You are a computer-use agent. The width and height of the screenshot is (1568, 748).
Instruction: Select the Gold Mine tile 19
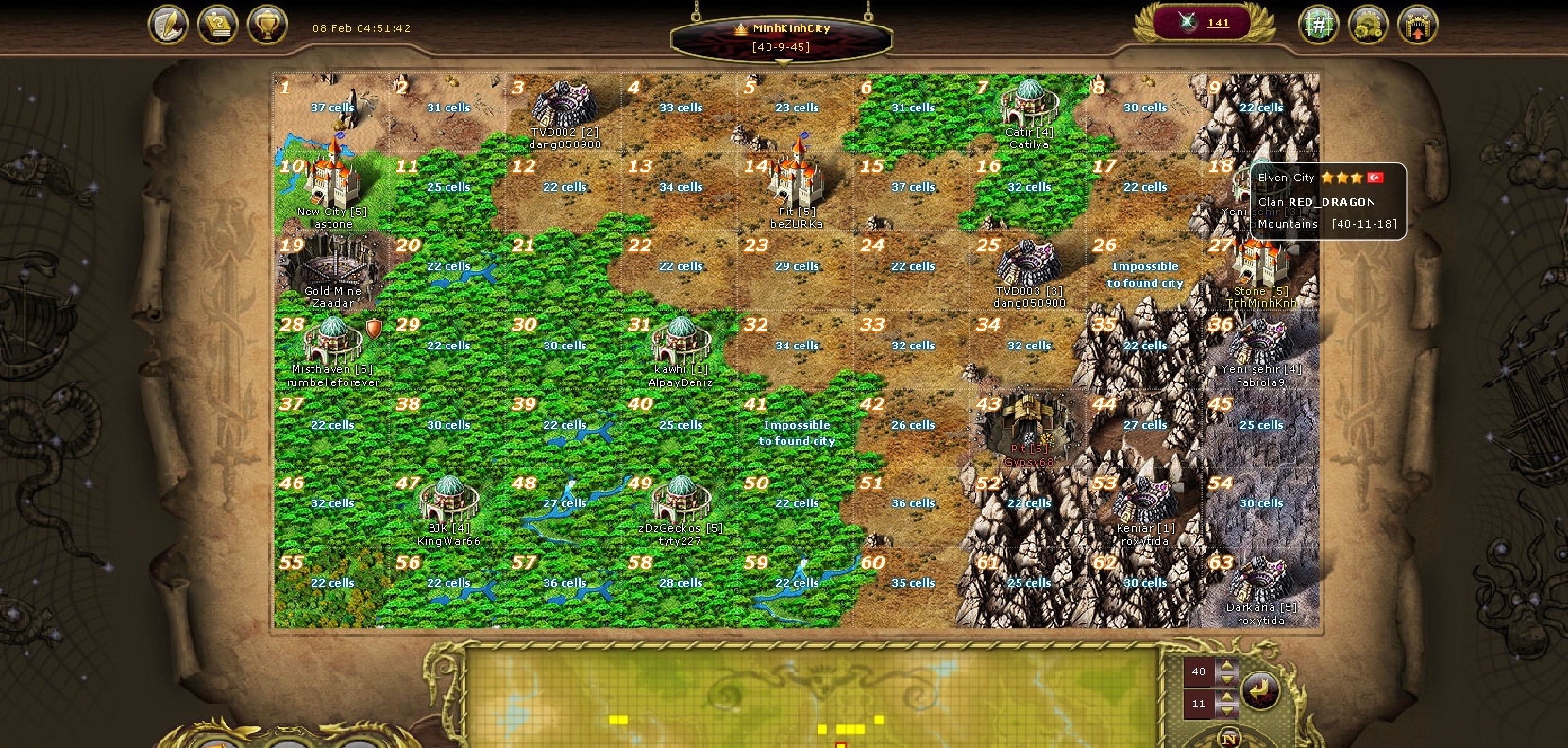(x=332, y=271)
